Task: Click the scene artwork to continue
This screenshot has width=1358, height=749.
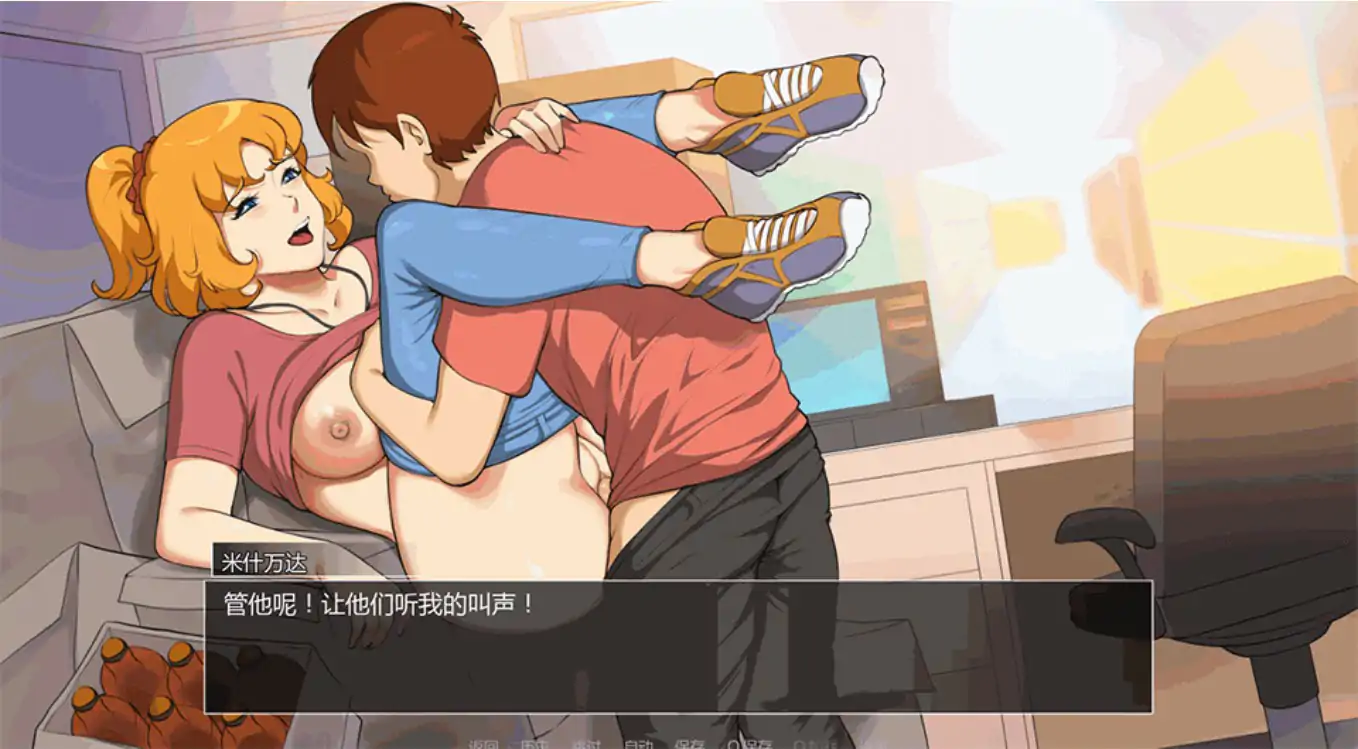Action: [679, 300]
